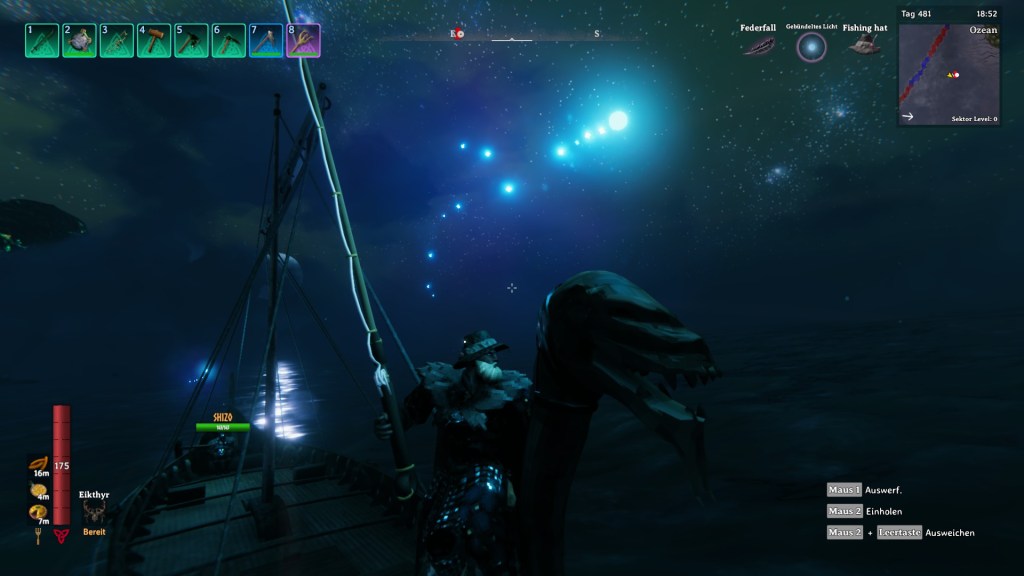Choose the stone item in hotbar slot 2

click(x=80, y=41)
